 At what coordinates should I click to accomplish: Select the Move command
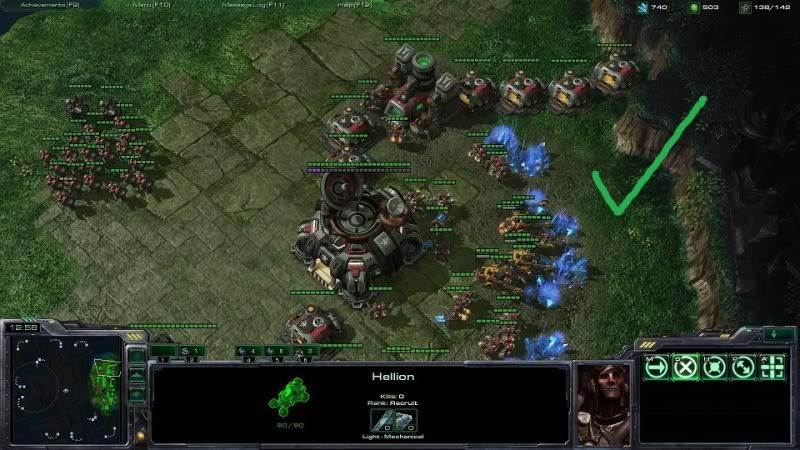(x=656, y=367)
